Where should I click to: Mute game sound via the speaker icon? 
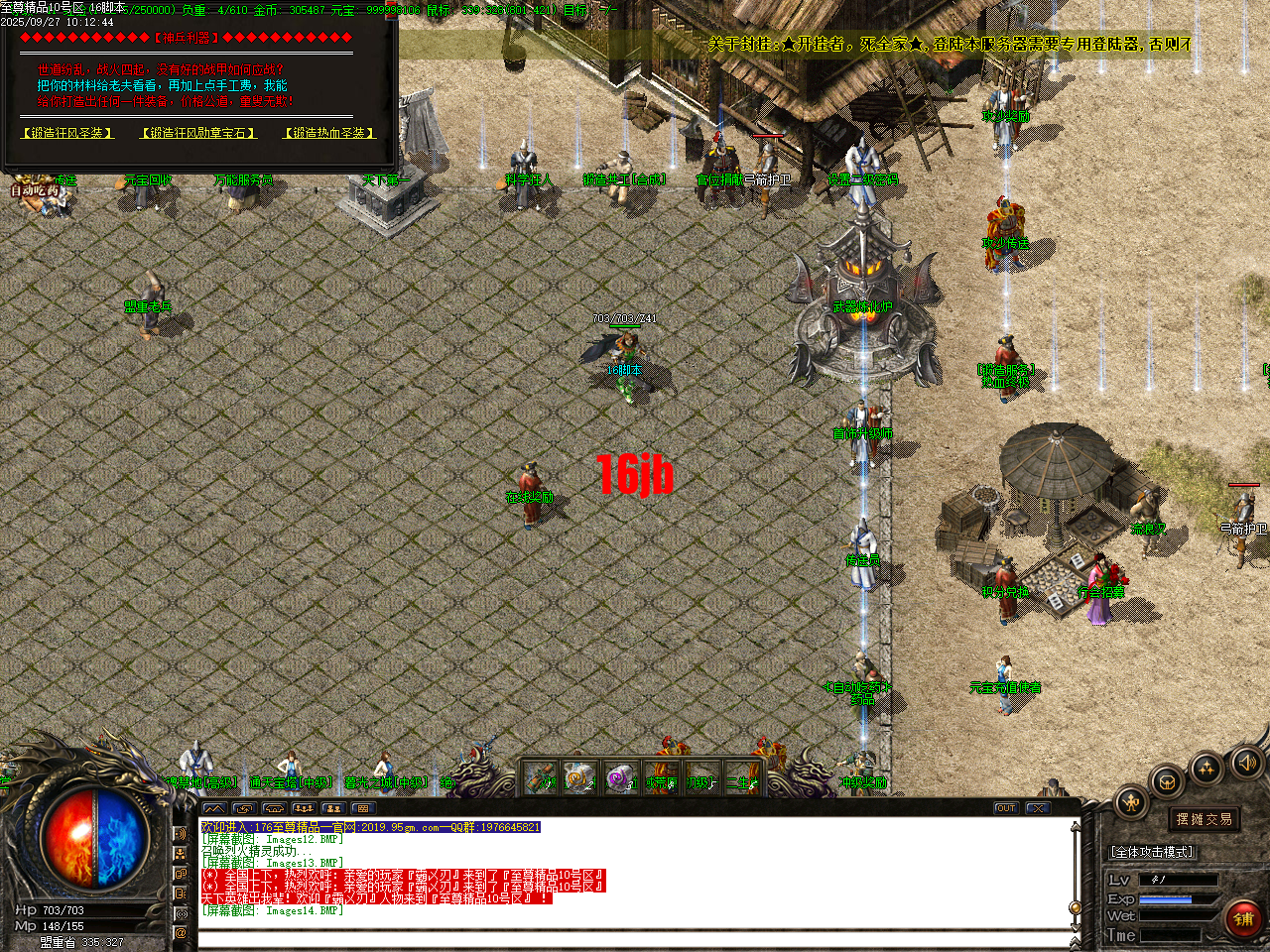[x=1246, y=764]
